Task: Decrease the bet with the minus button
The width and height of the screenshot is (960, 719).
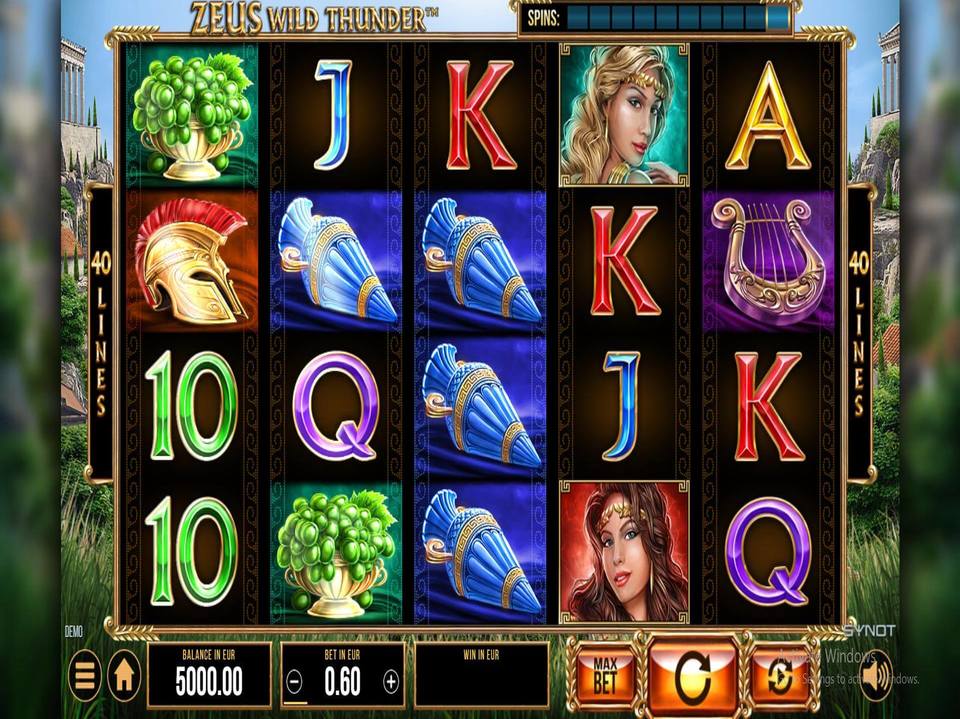Action: pos(293,682)
